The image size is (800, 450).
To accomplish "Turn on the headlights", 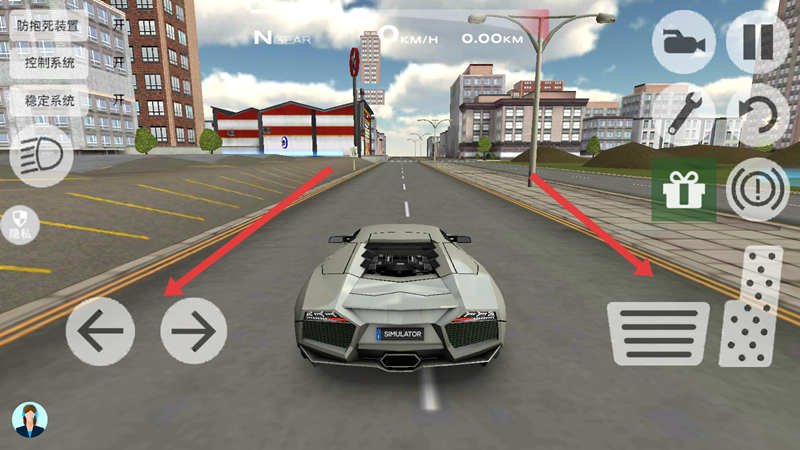I will tap(42, 155).
